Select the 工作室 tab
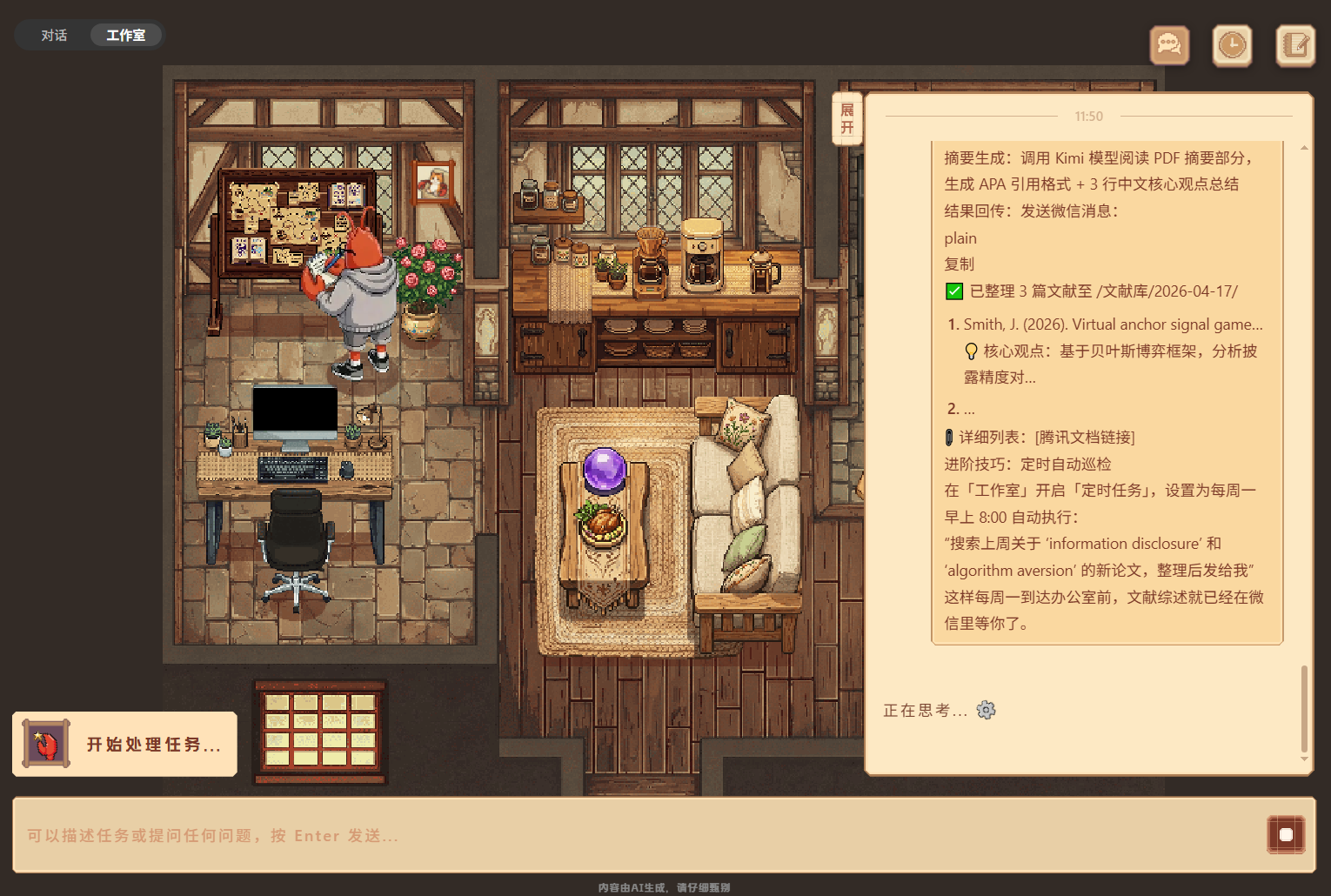This screenshot has height=896, width=1331. coord(125,36)
